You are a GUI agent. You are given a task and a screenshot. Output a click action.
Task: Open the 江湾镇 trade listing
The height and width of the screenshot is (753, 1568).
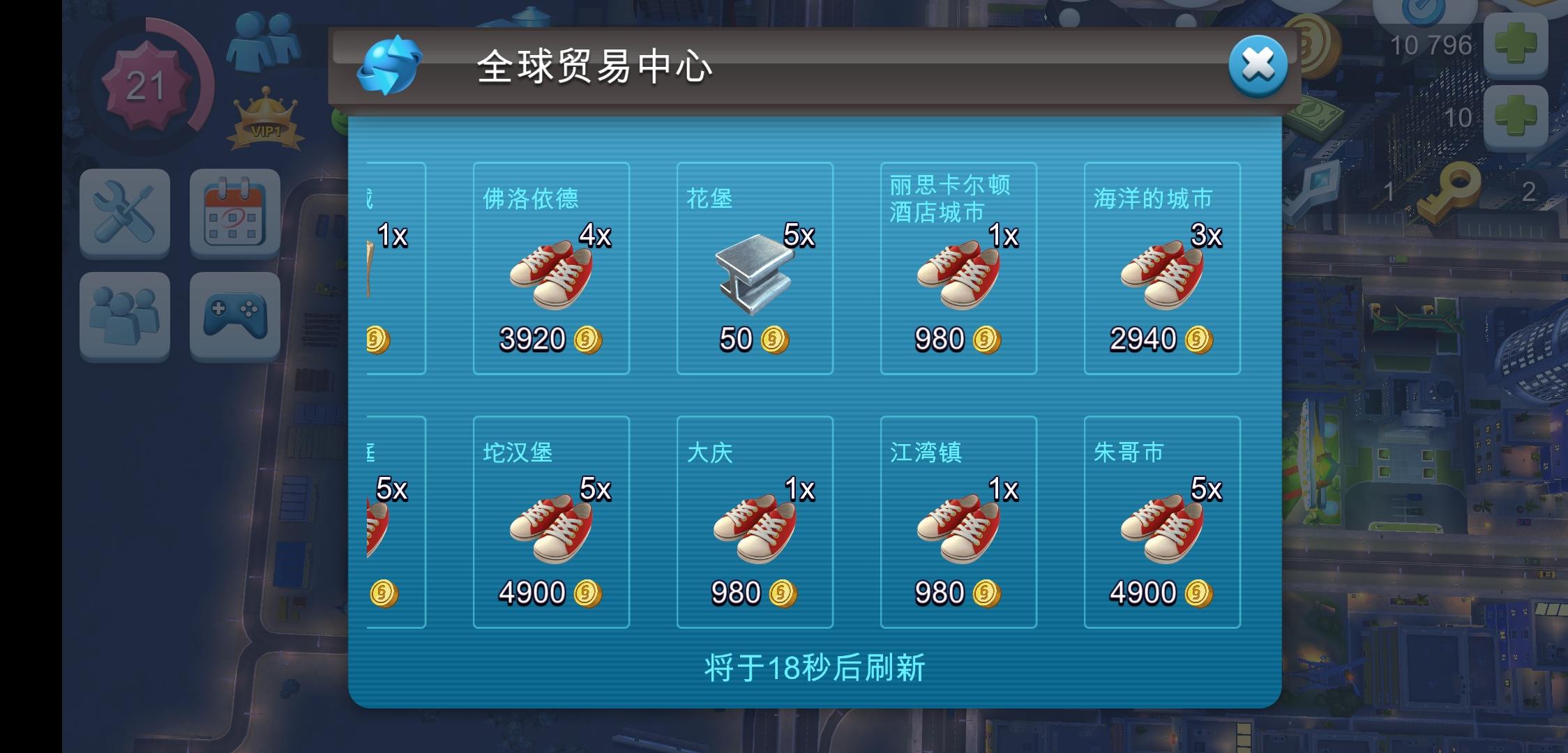958,523
